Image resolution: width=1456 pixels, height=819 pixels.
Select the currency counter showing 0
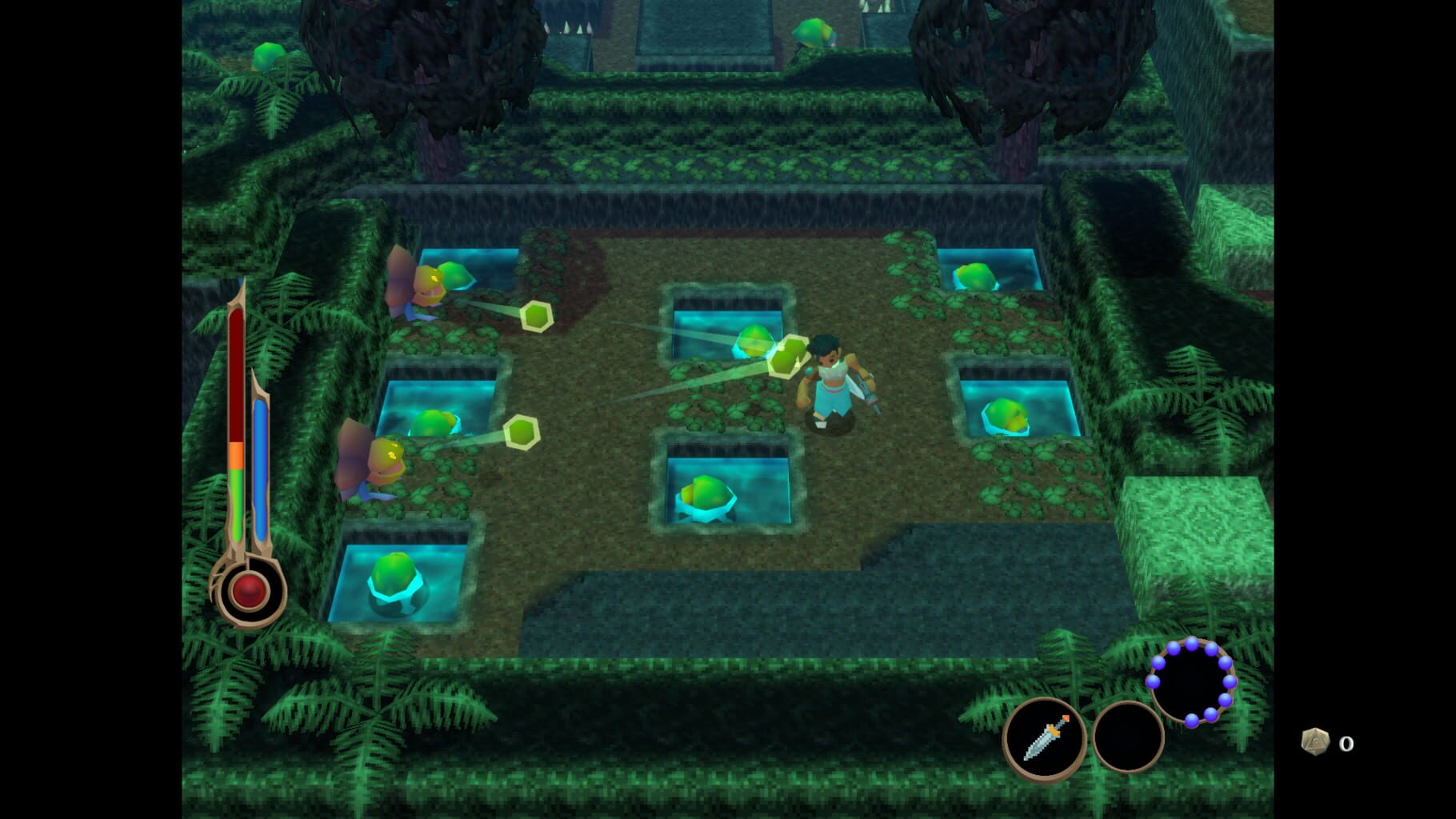[1347, 744]
